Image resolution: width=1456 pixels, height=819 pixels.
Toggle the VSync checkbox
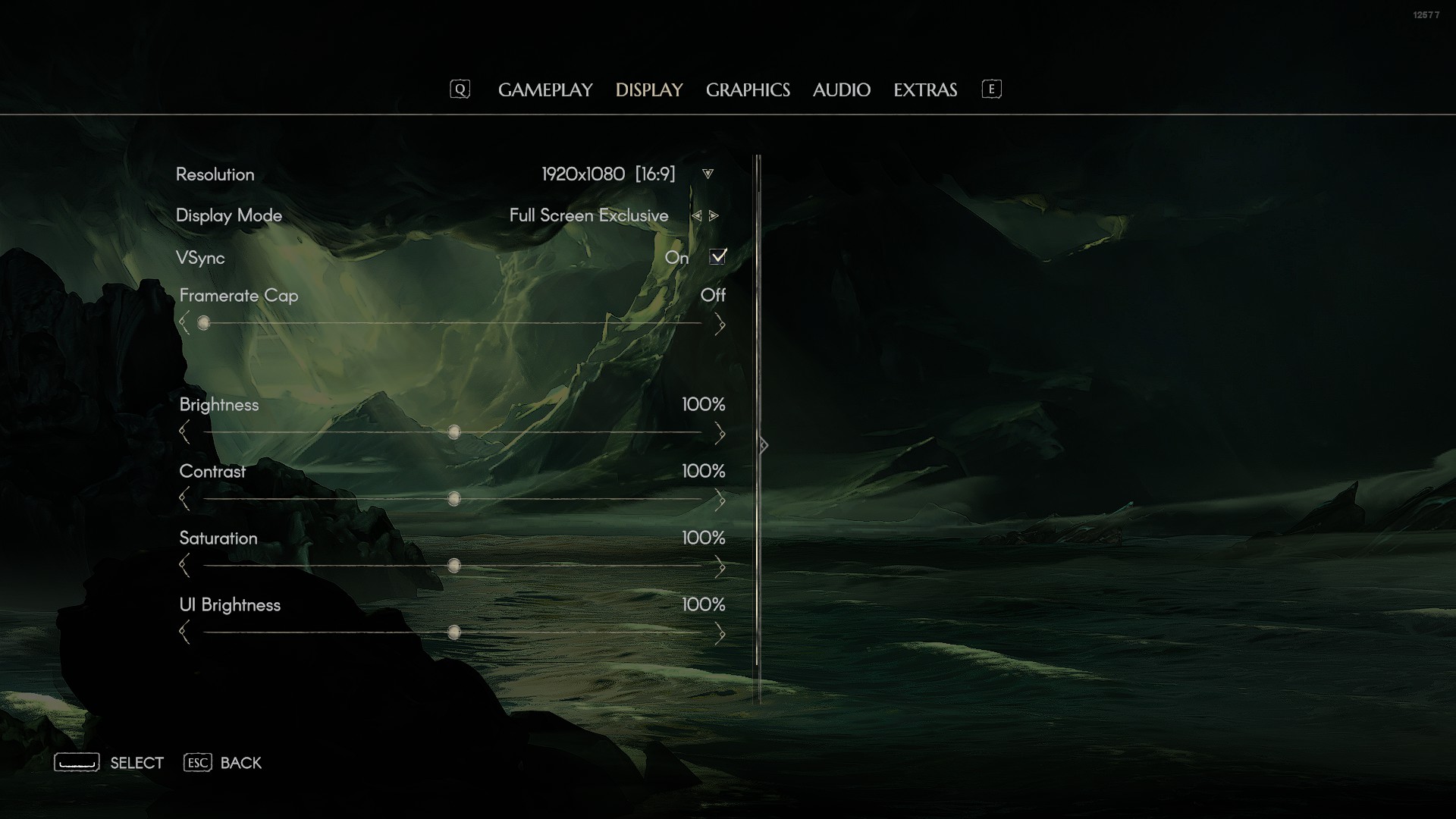pyautogui.click(x=717, y=257)
